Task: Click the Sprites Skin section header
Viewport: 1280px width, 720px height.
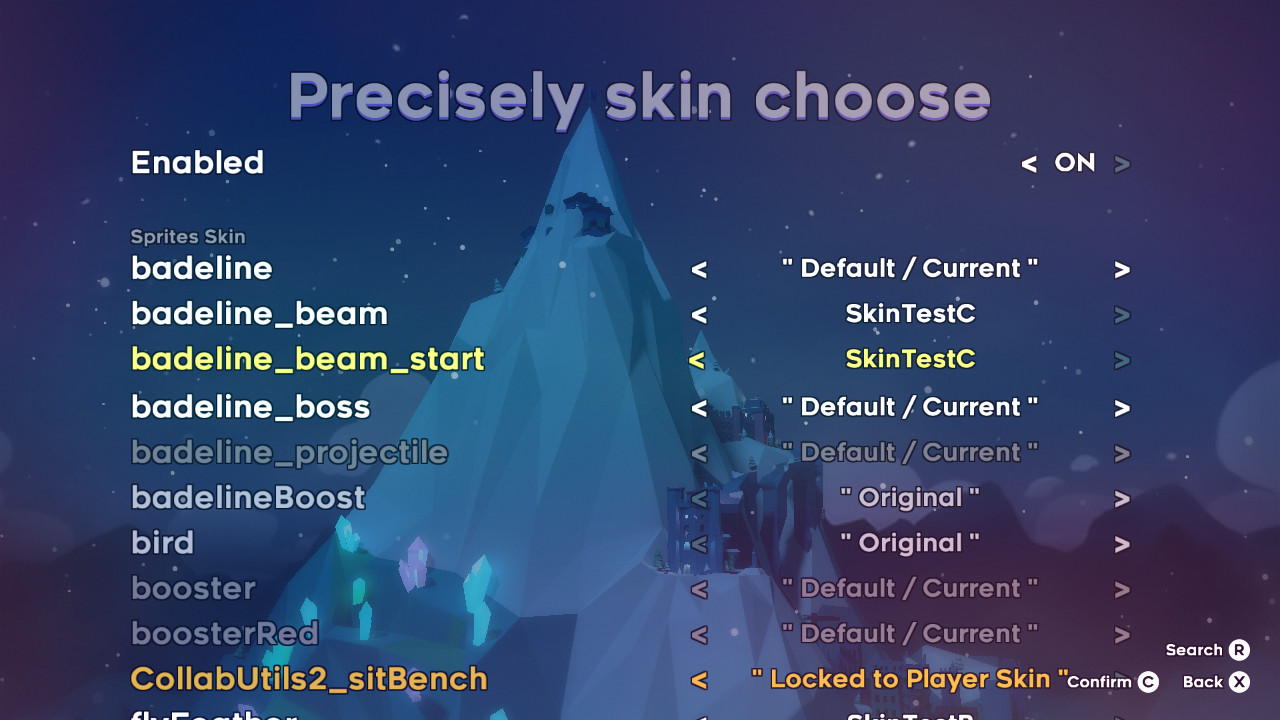Action: pyautogui.click(x=187, y=237)
